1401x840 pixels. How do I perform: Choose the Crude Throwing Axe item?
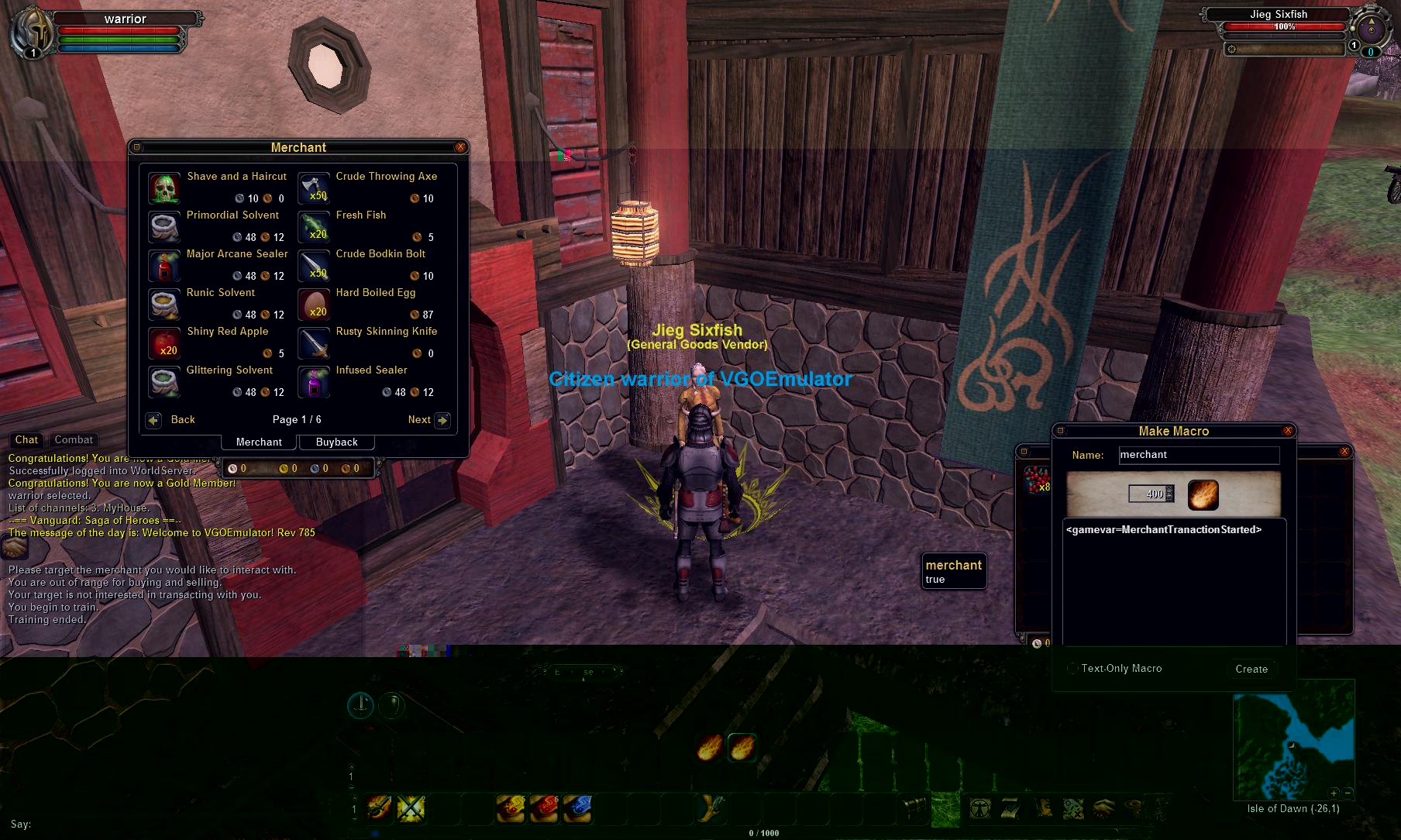click(x=314, y=188)
